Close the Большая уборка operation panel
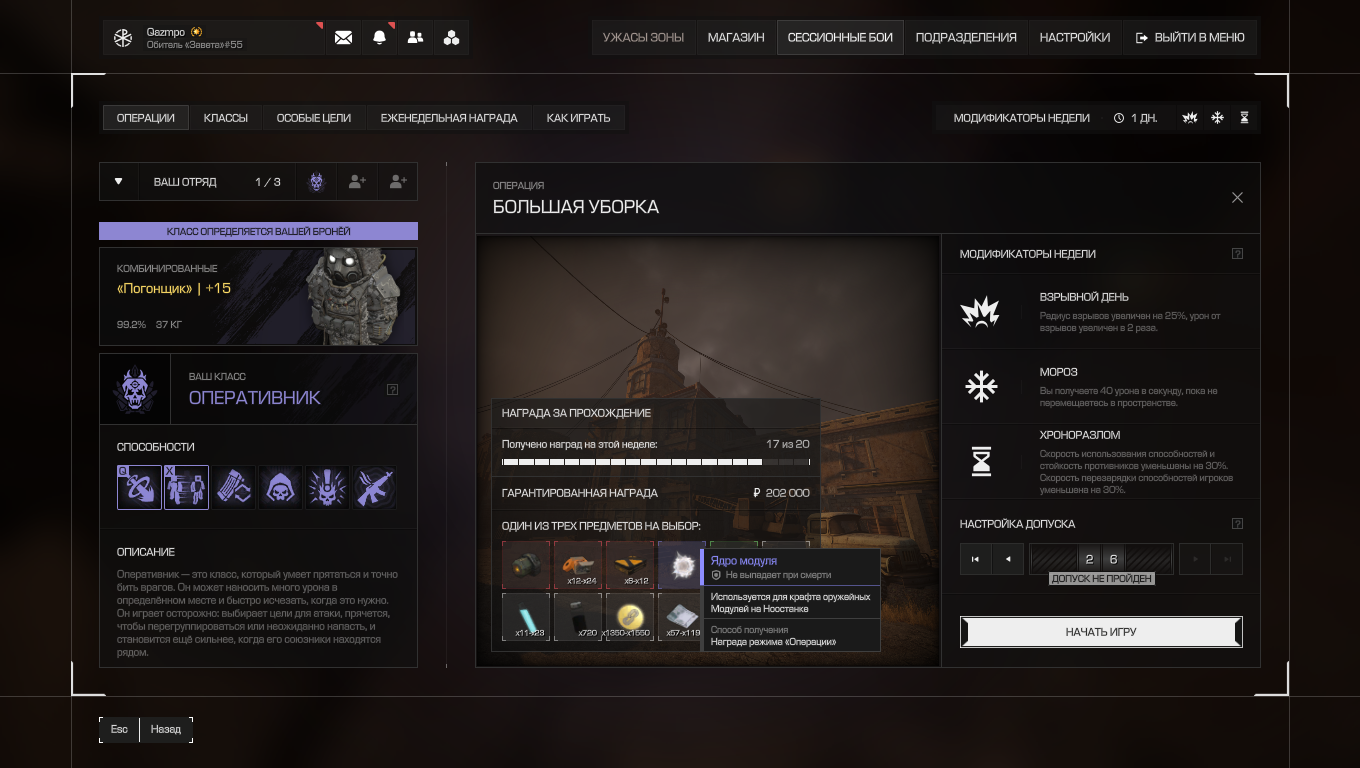Viewport: 1360px width, 768px height. (x=1237, y=198)
